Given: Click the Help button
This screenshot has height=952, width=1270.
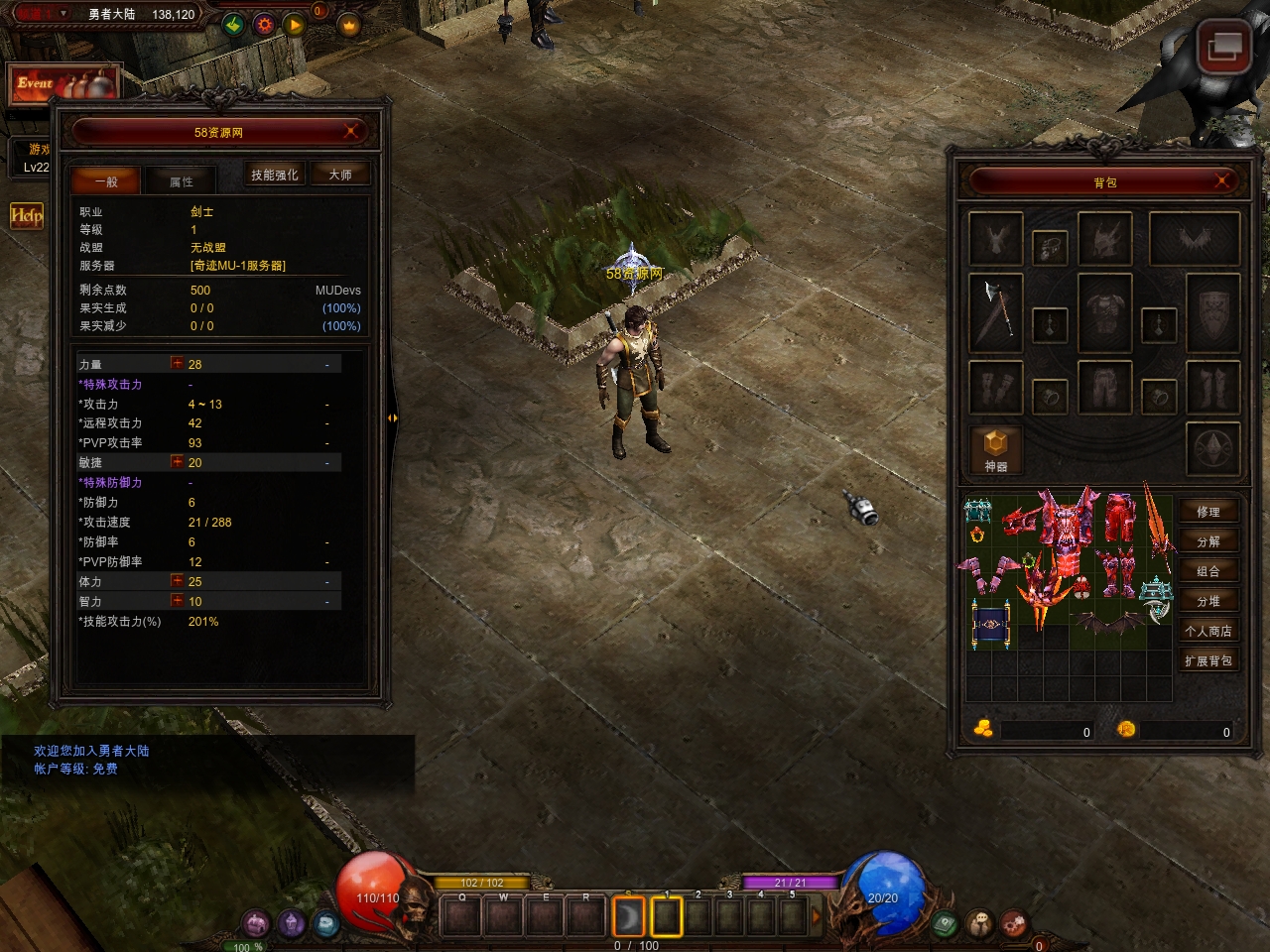Looking at the screenshot, I should (27, 215).
